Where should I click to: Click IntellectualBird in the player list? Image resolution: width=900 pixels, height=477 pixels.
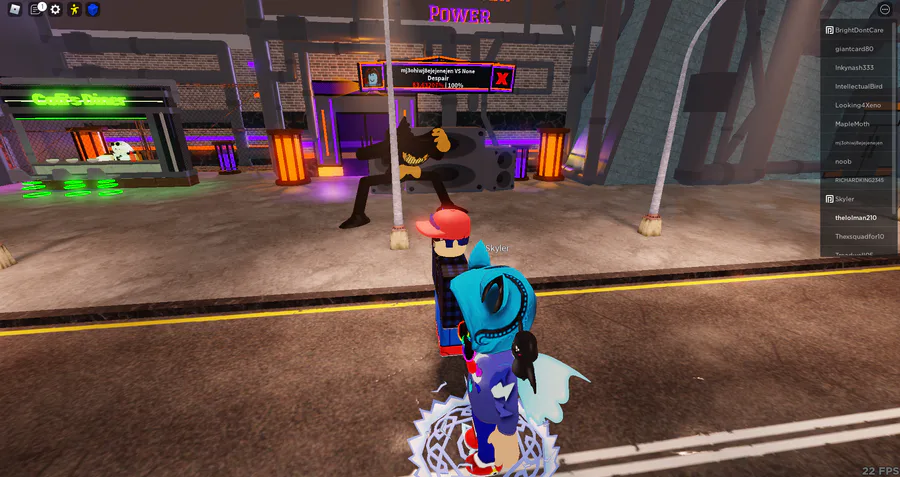[858, 86]
